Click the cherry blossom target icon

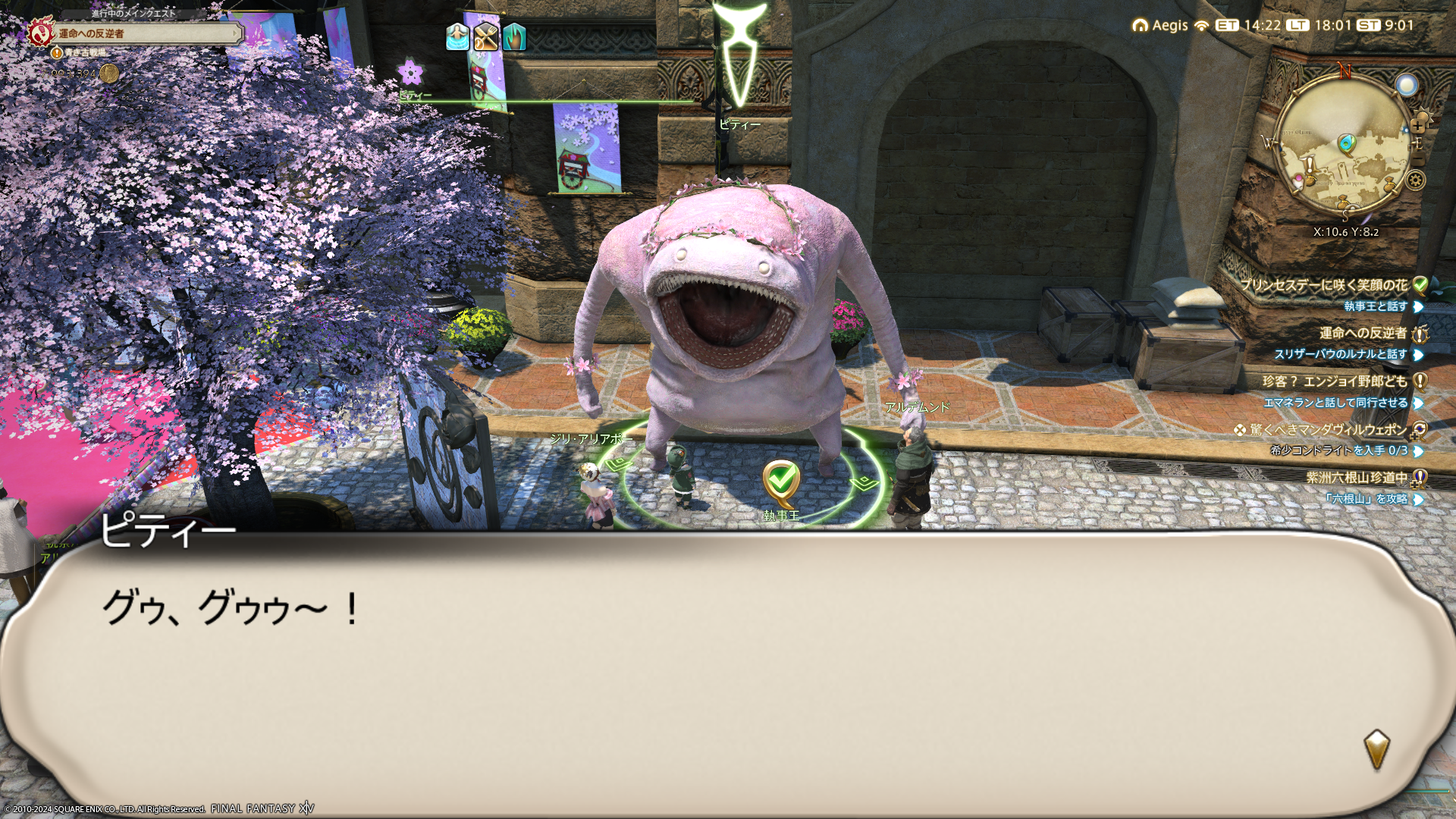[x=410, y=73]
